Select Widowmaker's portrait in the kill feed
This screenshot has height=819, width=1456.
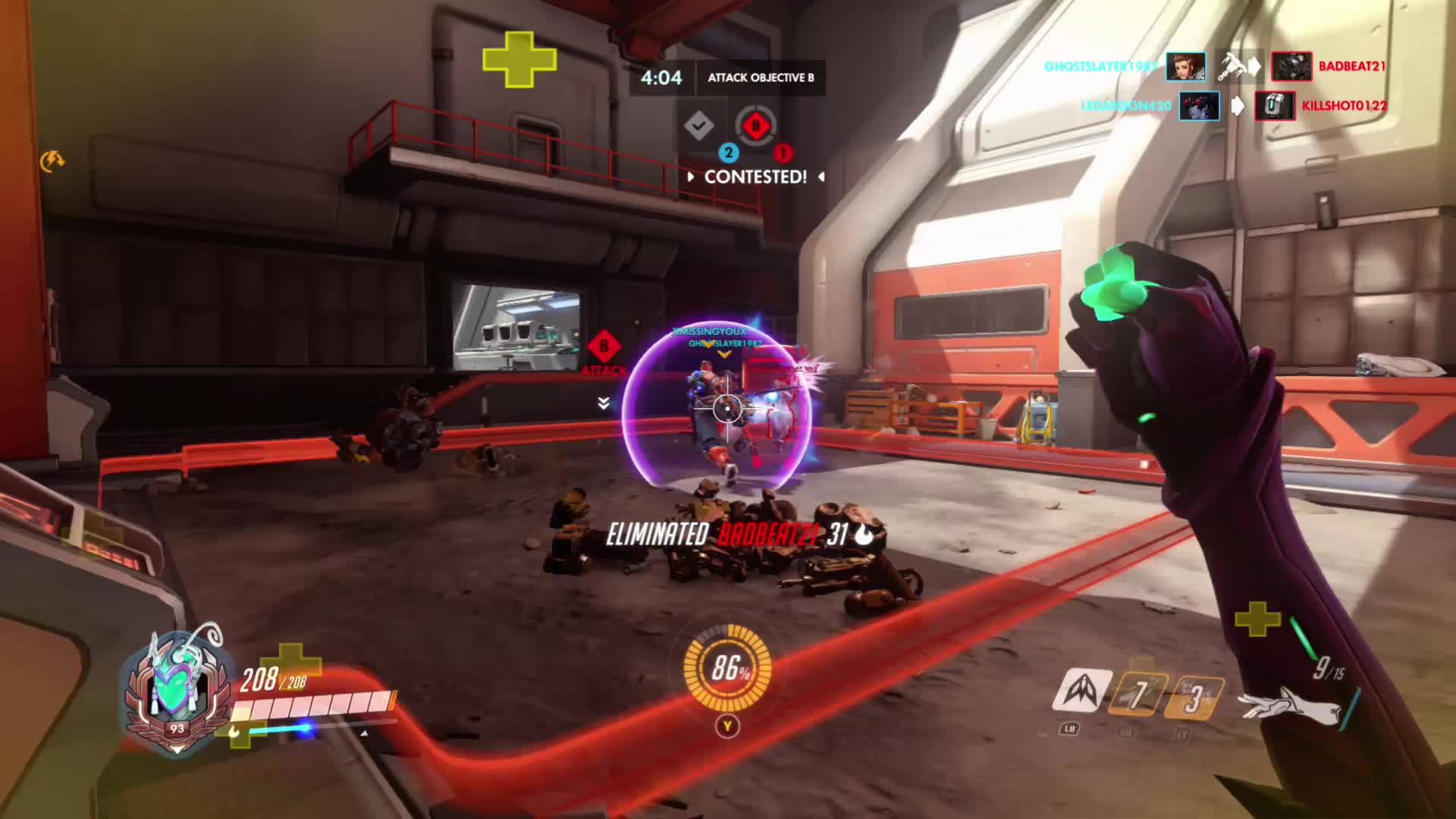point(1199,106)
